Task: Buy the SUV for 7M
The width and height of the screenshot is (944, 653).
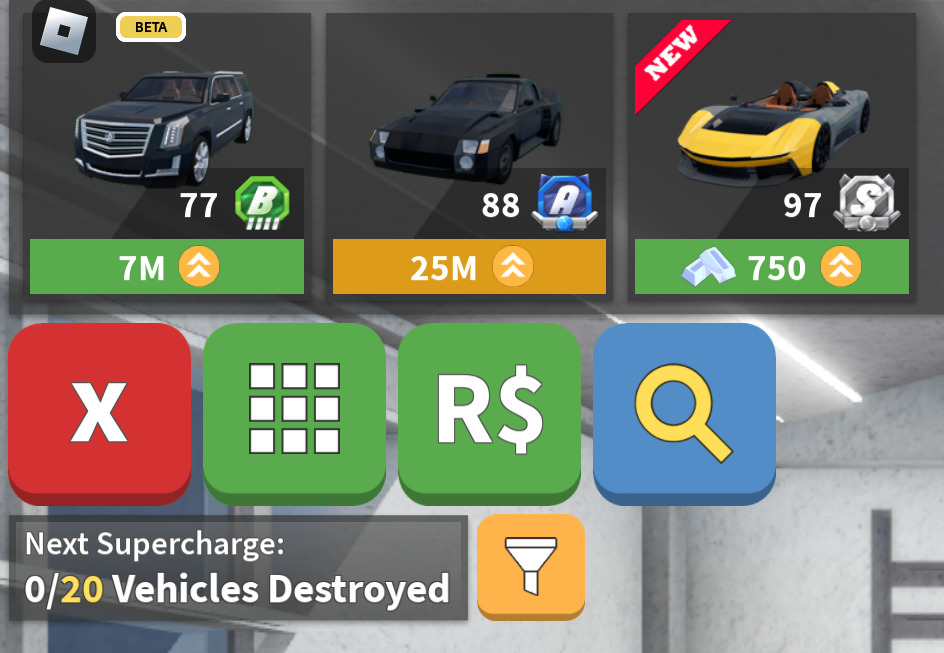Action: pyautogui.click(x=167, y=267)
